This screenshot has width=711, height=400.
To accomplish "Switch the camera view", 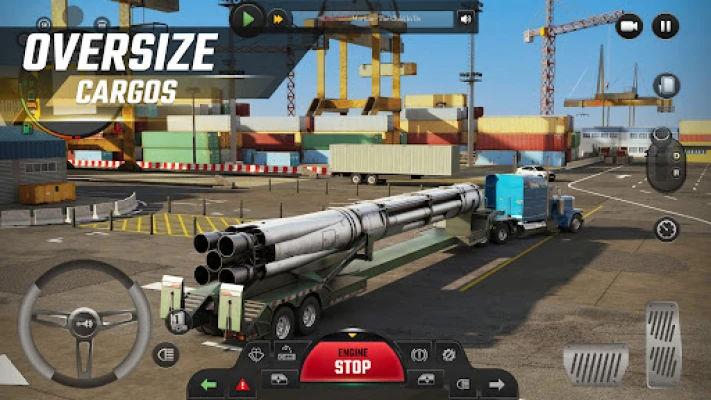I will tap(629, 26).
